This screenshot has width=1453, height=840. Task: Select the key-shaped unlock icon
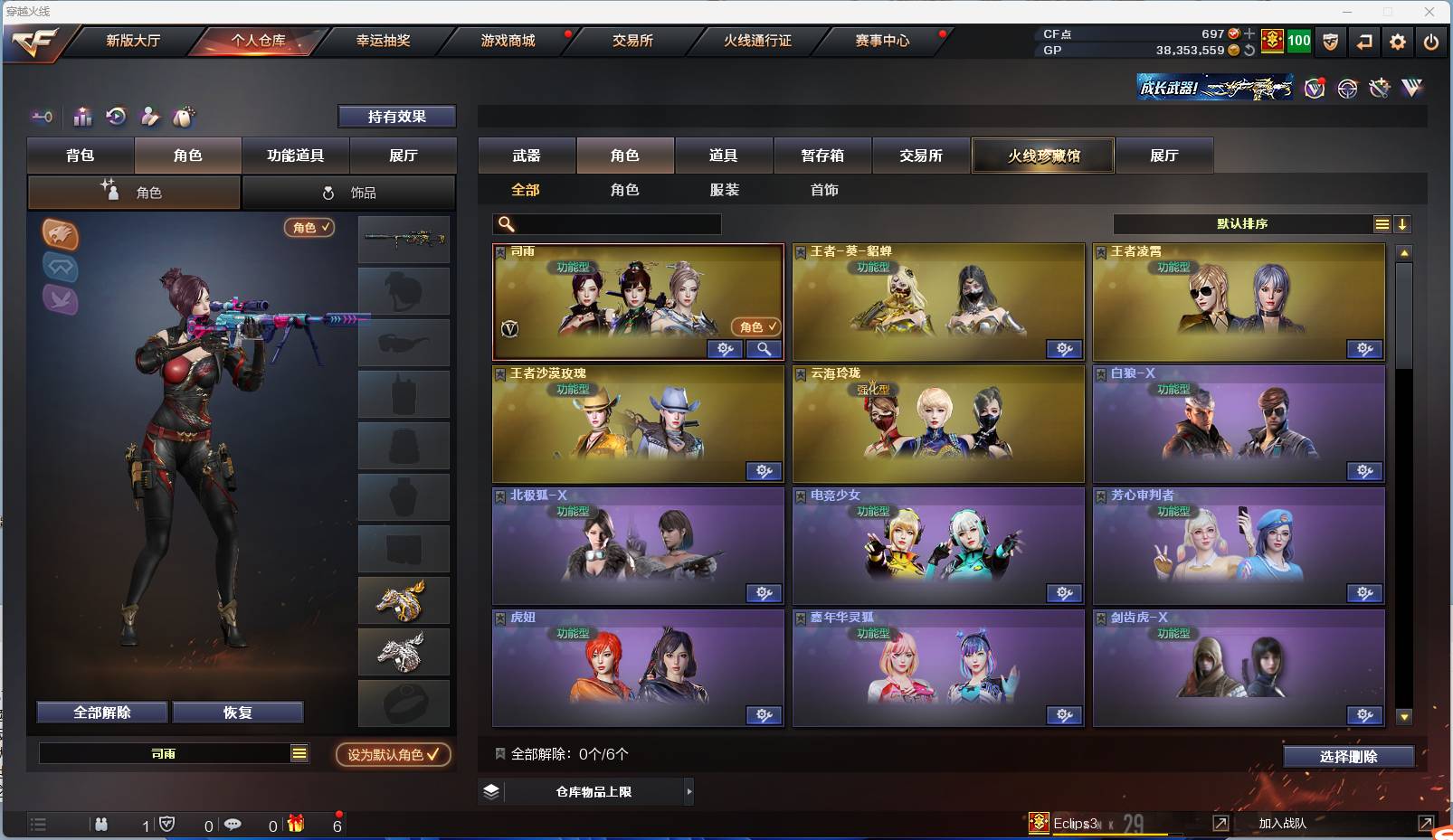42,117
